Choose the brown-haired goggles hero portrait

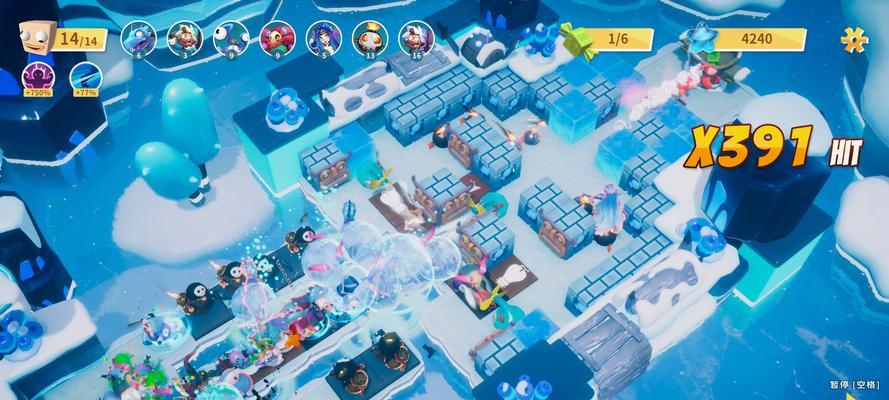[183, 38]
